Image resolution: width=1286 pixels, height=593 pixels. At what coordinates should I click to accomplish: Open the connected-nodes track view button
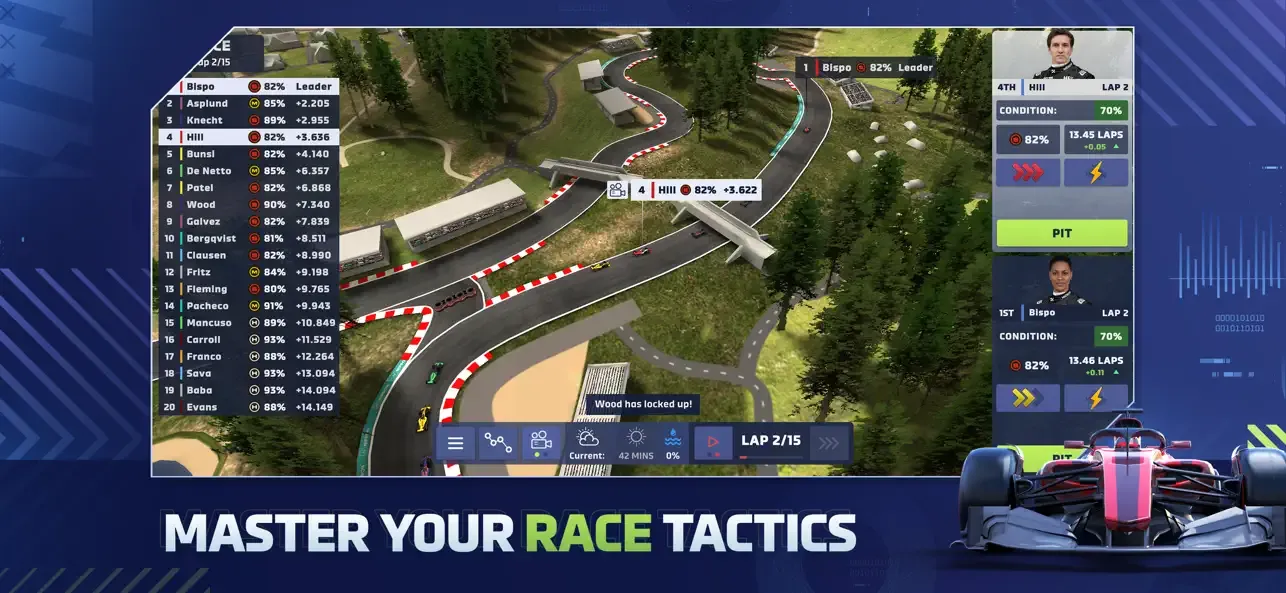[x=497, y=442]
